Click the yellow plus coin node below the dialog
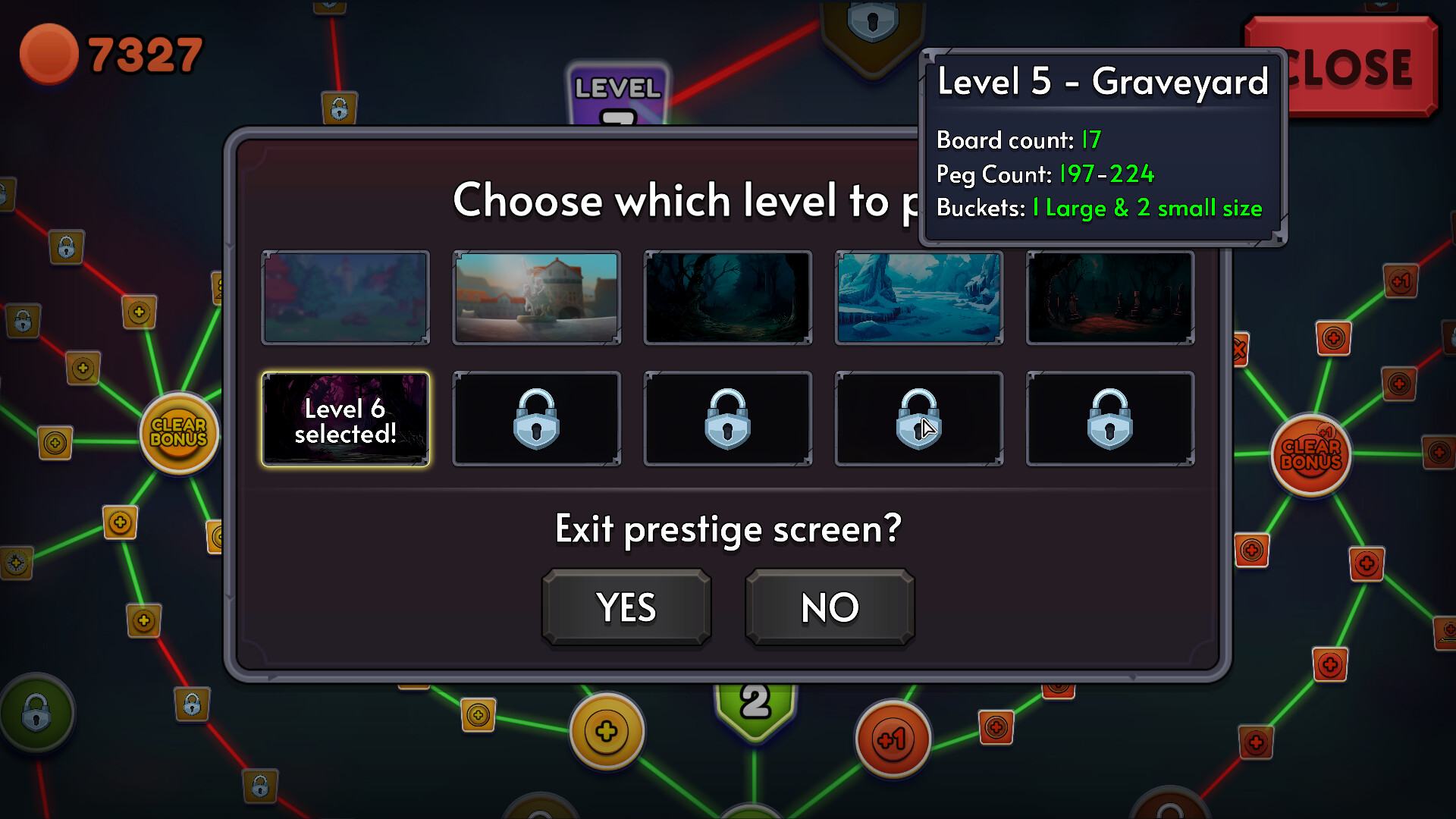Image resolution: width=1456 pixels, height=819 pixels. point(606,730)
